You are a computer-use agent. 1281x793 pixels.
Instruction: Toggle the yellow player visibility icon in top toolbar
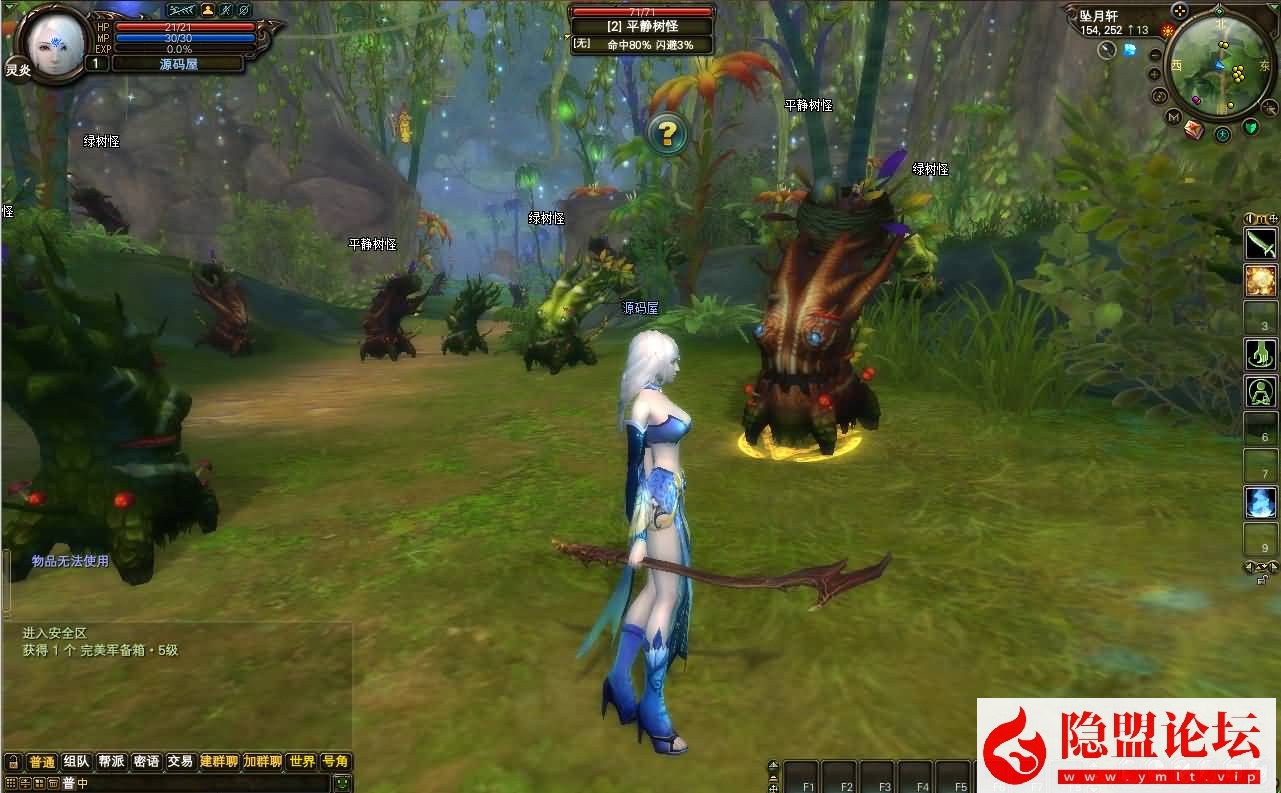tap(207, 10)
